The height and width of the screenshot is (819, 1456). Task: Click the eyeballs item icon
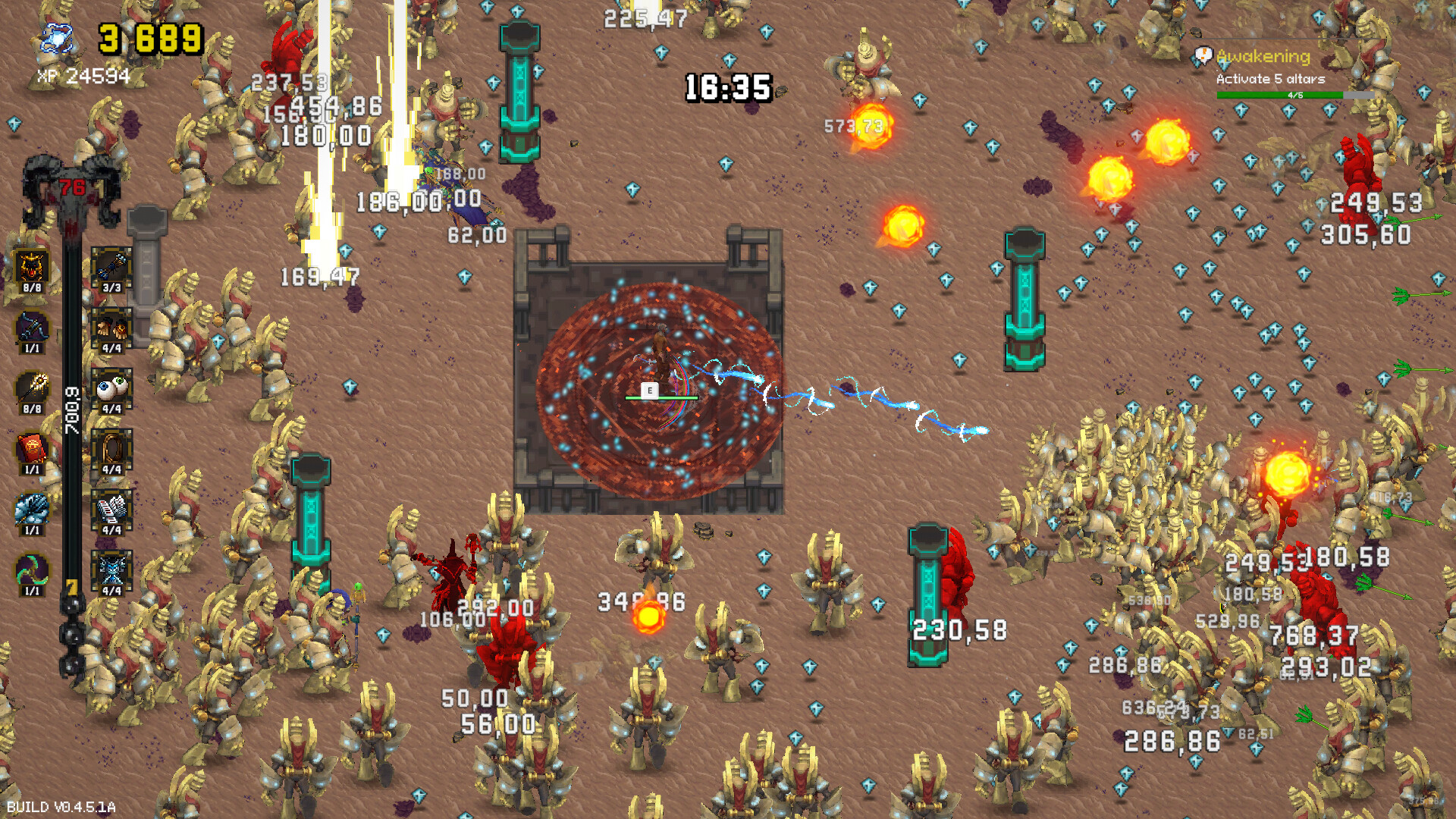pos(111,388)
